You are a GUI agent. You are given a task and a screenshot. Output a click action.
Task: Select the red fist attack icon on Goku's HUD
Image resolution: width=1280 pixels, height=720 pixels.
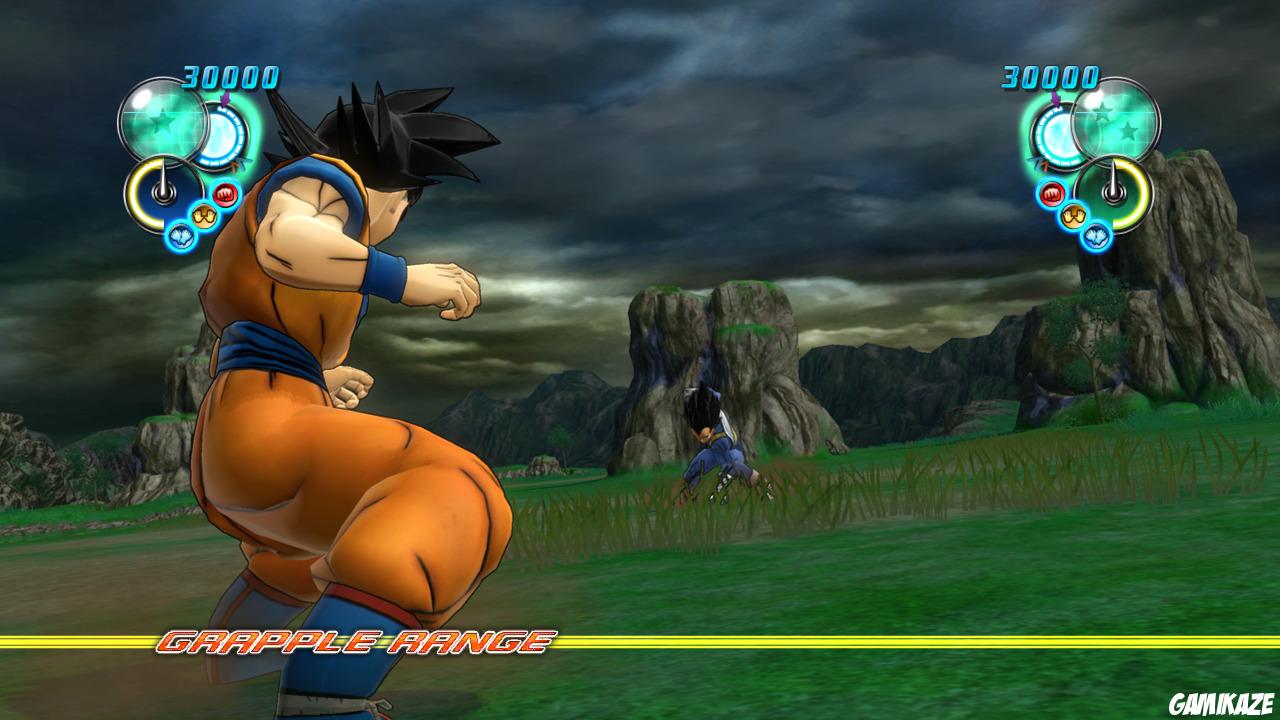point(224,193)
